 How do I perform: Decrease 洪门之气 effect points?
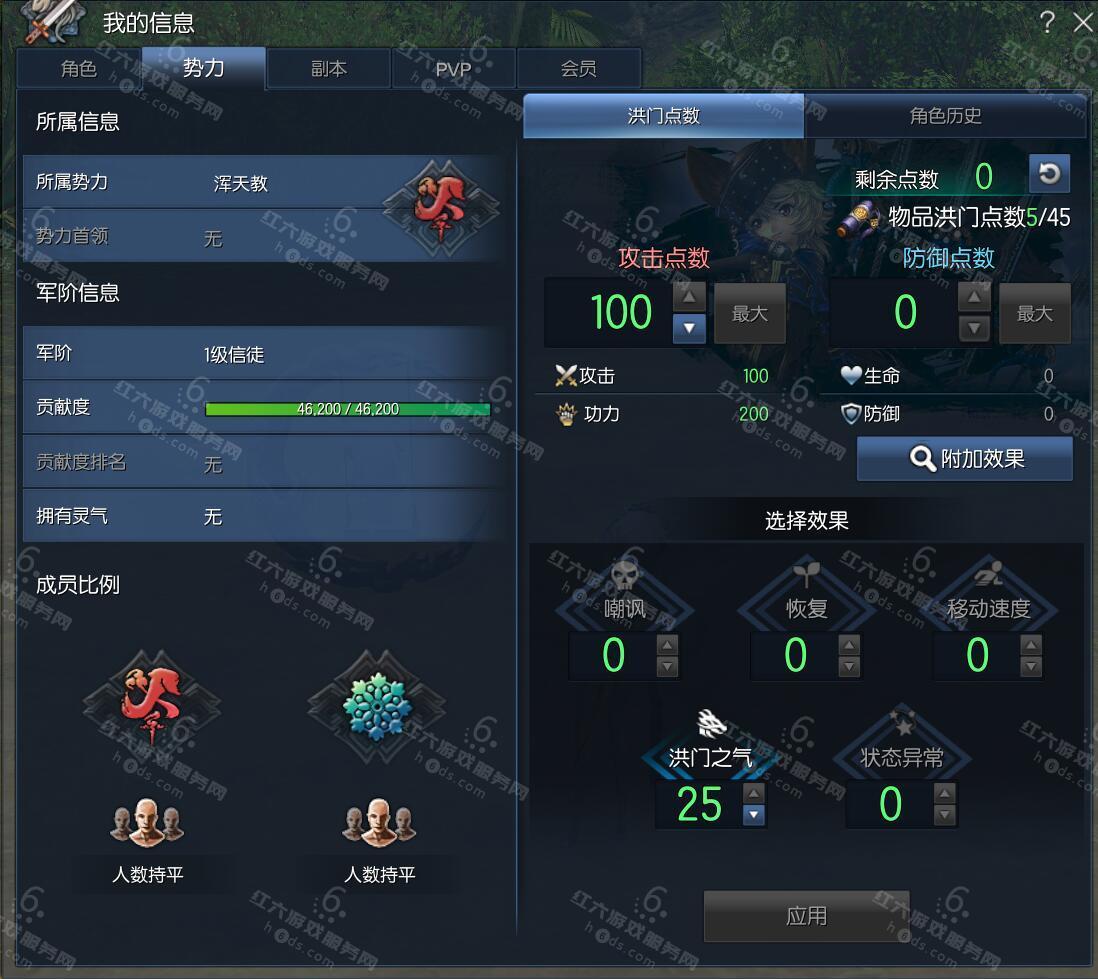(754, 815)
